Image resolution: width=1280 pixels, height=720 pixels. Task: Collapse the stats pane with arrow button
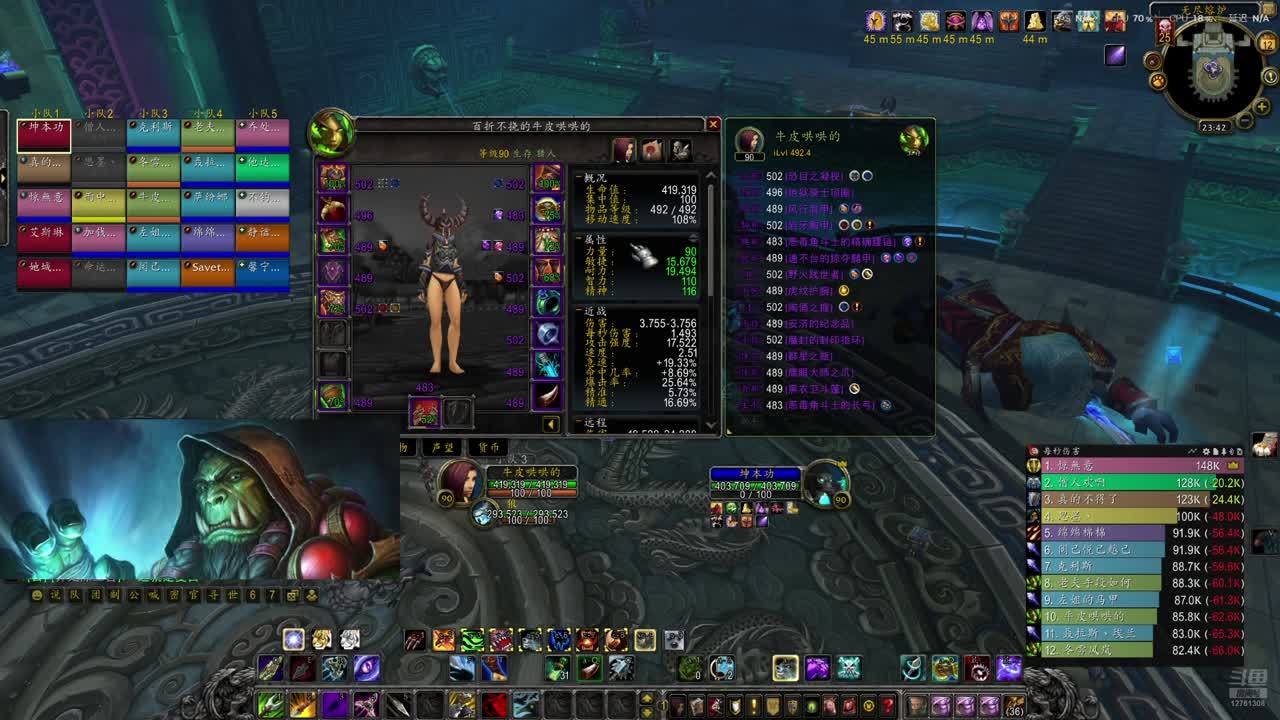[x=551, y=424]
